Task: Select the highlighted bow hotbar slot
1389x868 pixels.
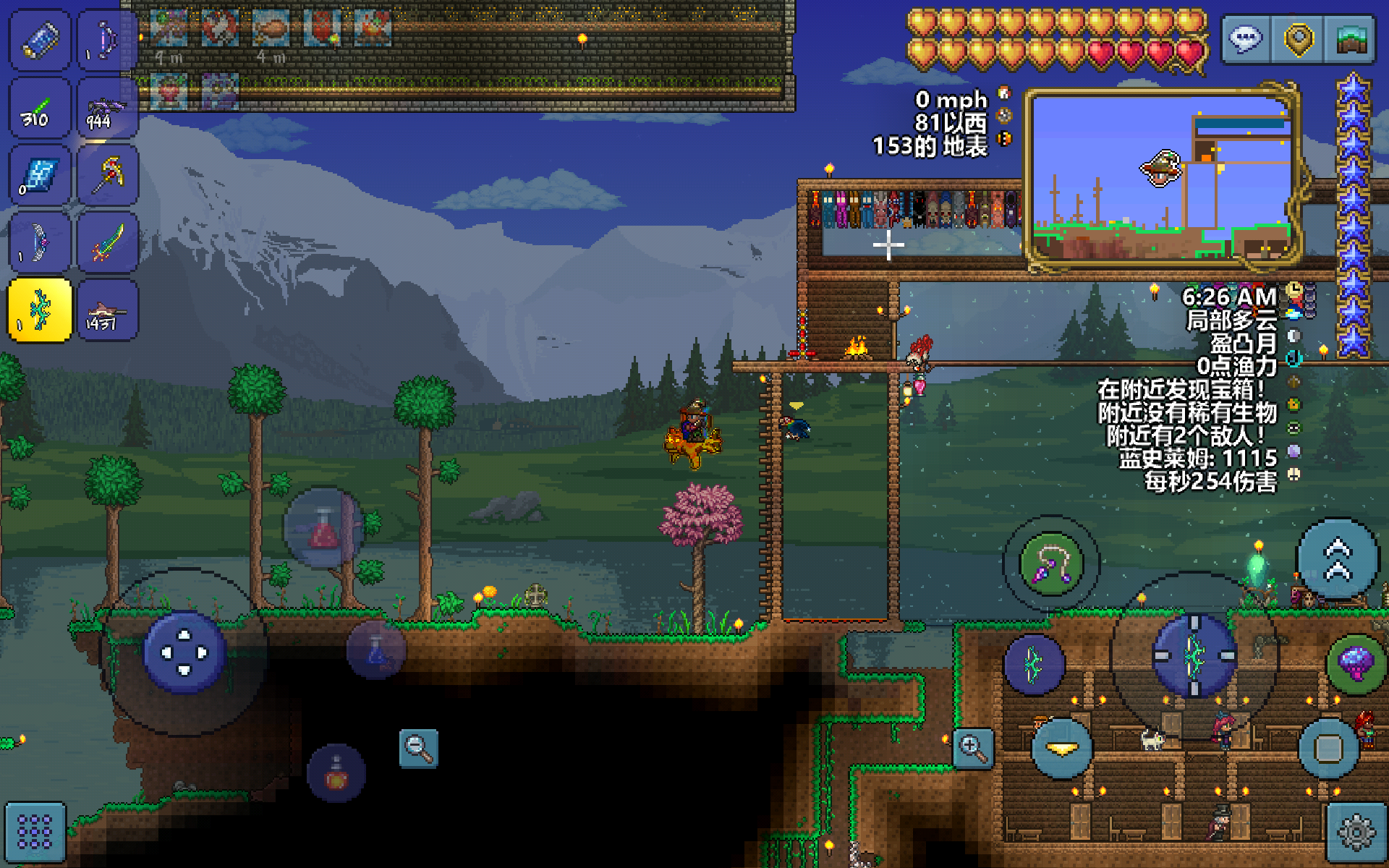Action: click(x=40, y=310)
